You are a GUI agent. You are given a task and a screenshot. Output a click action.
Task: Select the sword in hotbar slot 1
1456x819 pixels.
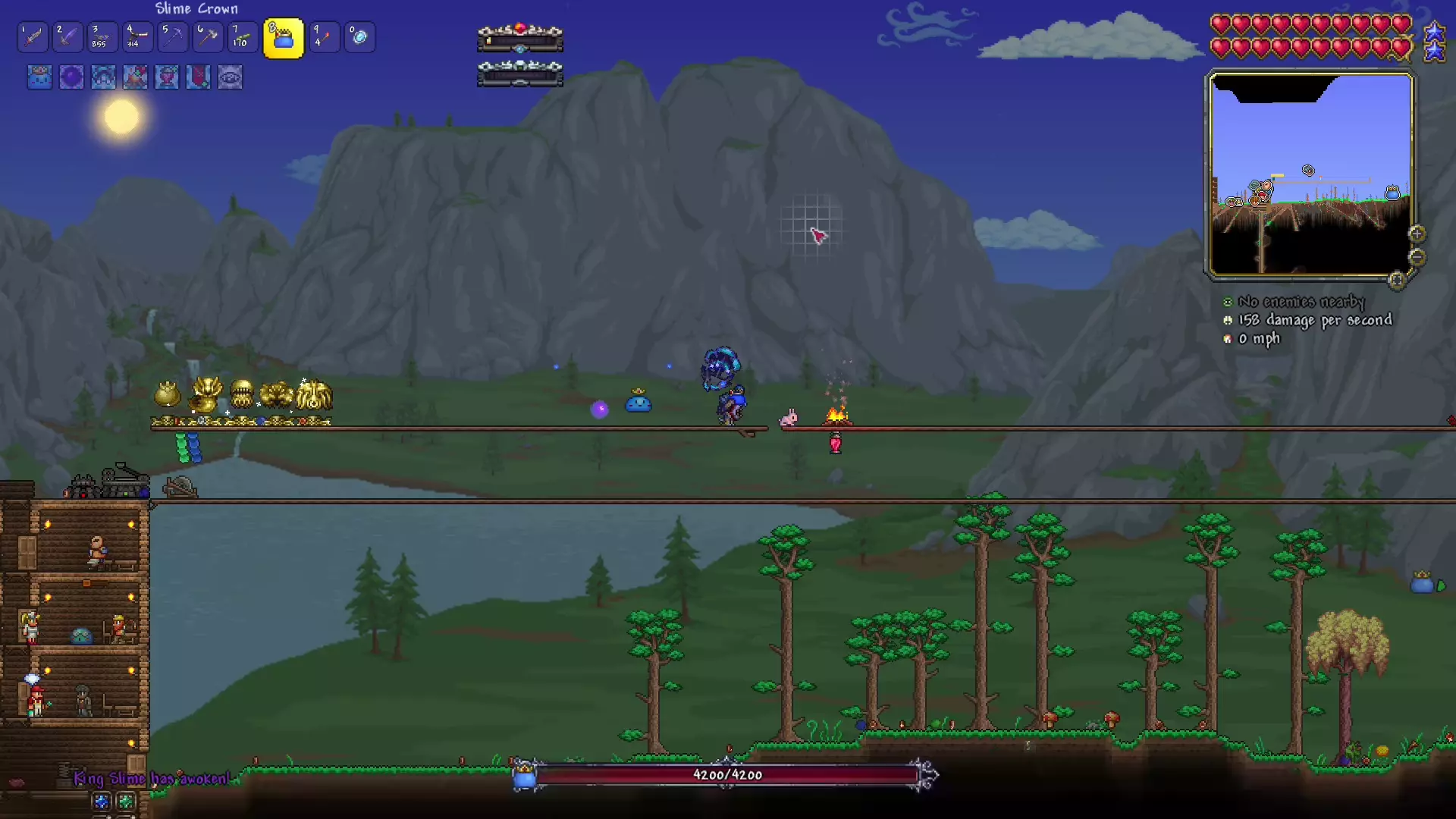pos(32,37)
